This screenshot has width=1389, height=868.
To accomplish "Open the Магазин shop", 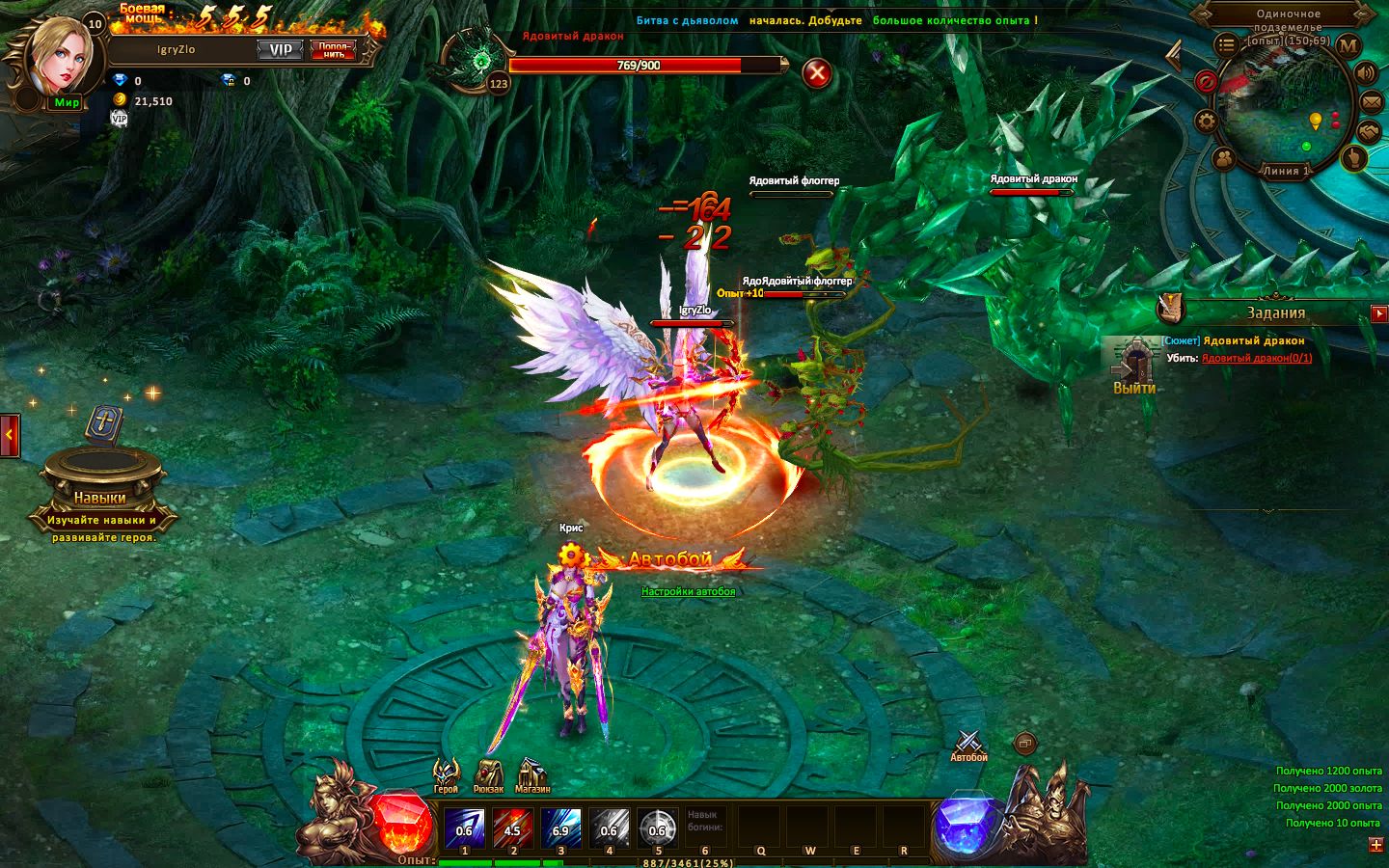I will tap(531, 774).
